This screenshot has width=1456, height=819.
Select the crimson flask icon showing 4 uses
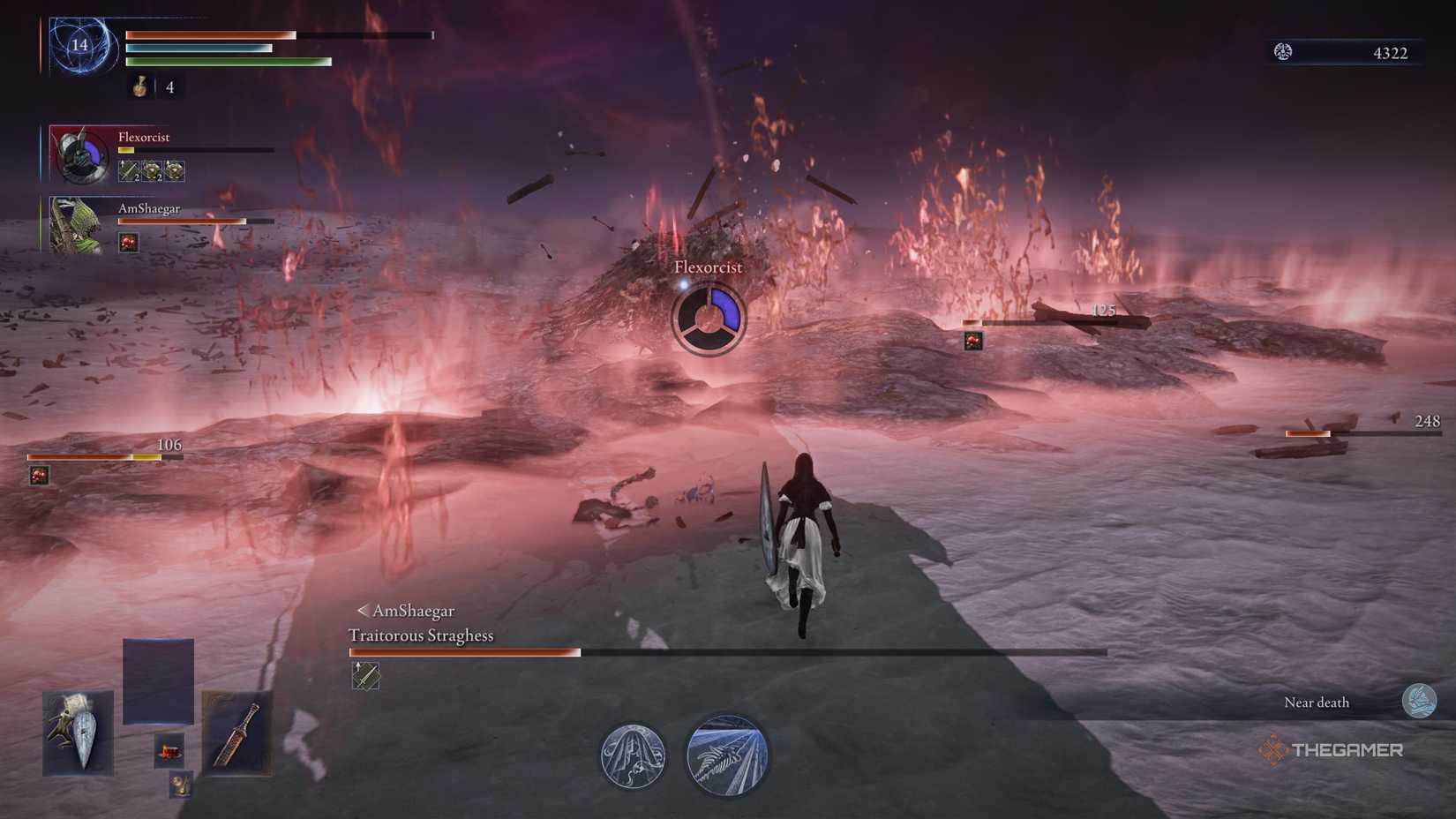139,88
